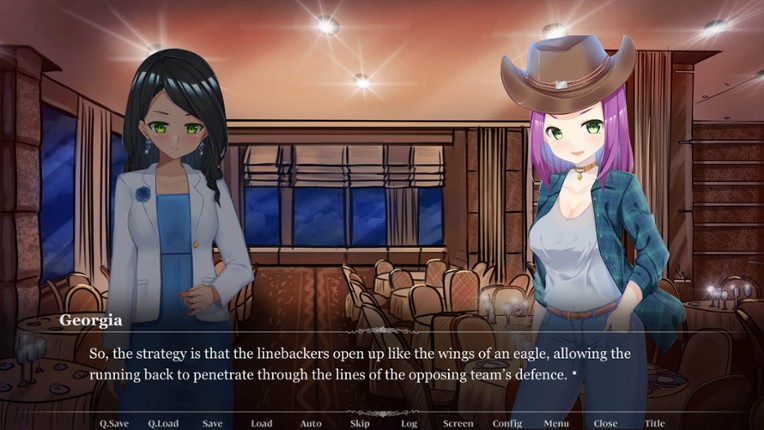This screenshot has width=764, height=430.
Task: Activate Skip for the dialogue
Action: click(x=360, y=423)
